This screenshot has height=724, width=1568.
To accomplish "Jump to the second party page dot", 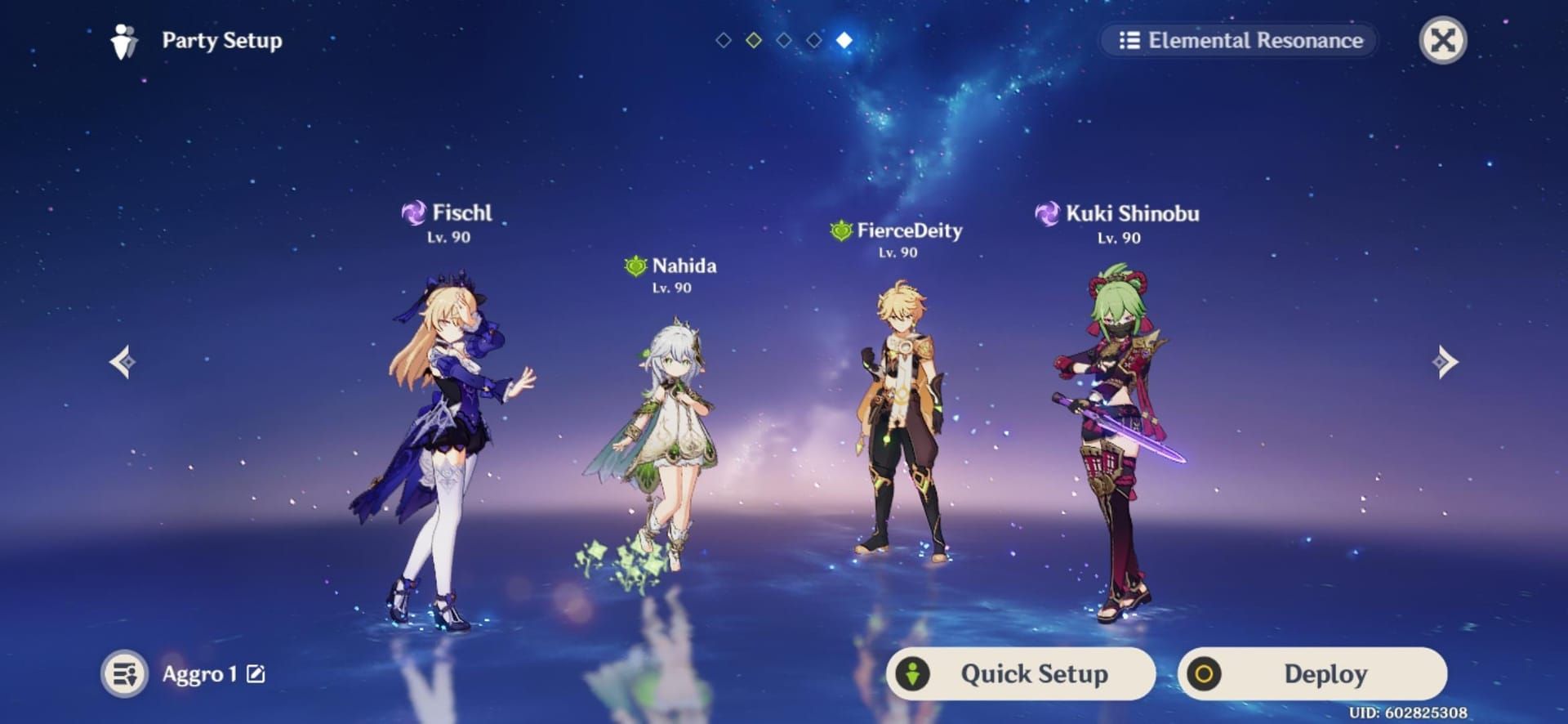I will click(754, 40).
